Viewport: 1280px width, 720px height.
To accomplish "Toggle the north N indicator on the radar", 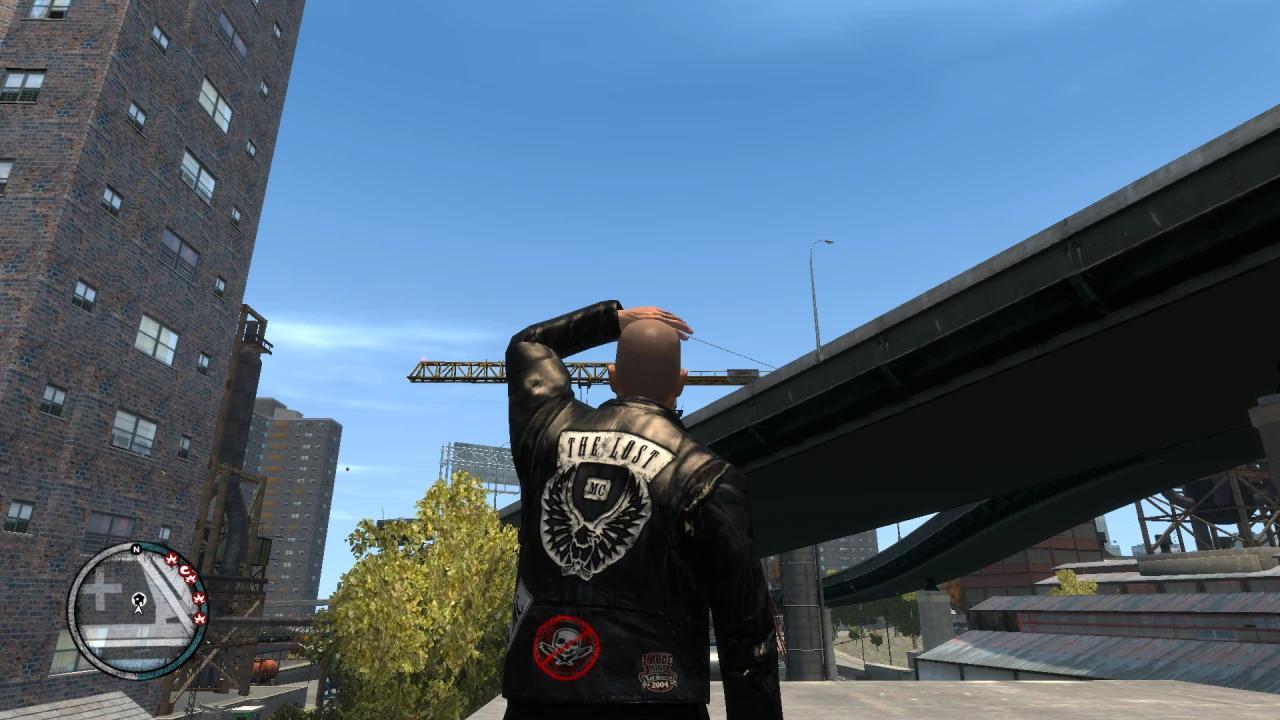I will tap(136, 549).
